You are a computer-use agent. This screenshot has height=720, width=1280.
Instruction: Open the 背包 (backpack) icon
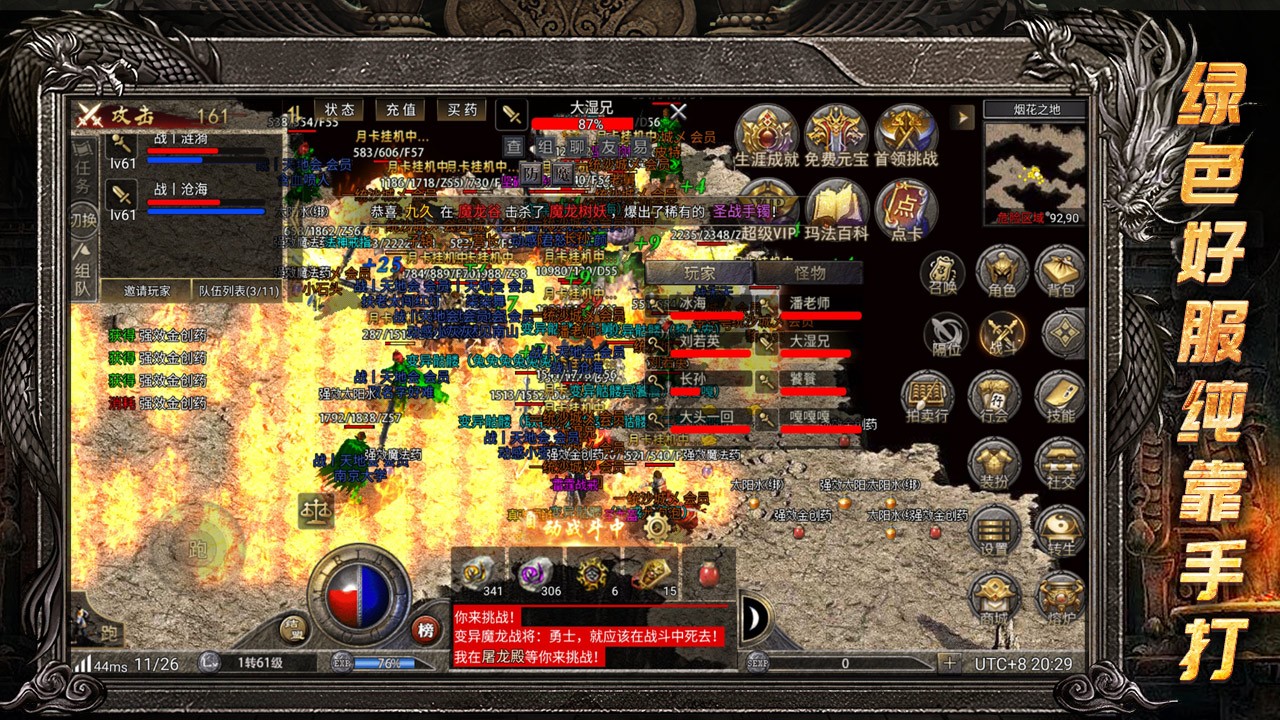[1062, 272]
